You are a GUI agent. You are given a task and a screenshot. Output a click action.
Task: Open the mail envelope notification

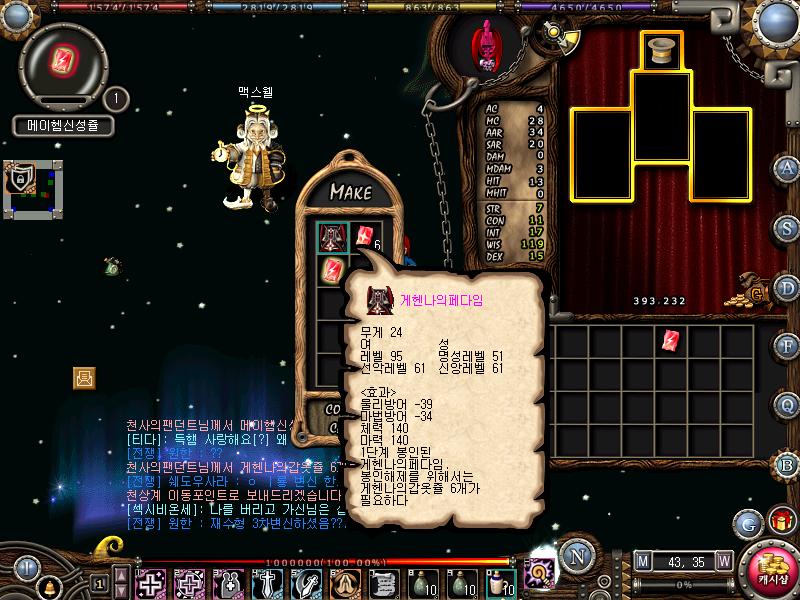pos(84,377)
